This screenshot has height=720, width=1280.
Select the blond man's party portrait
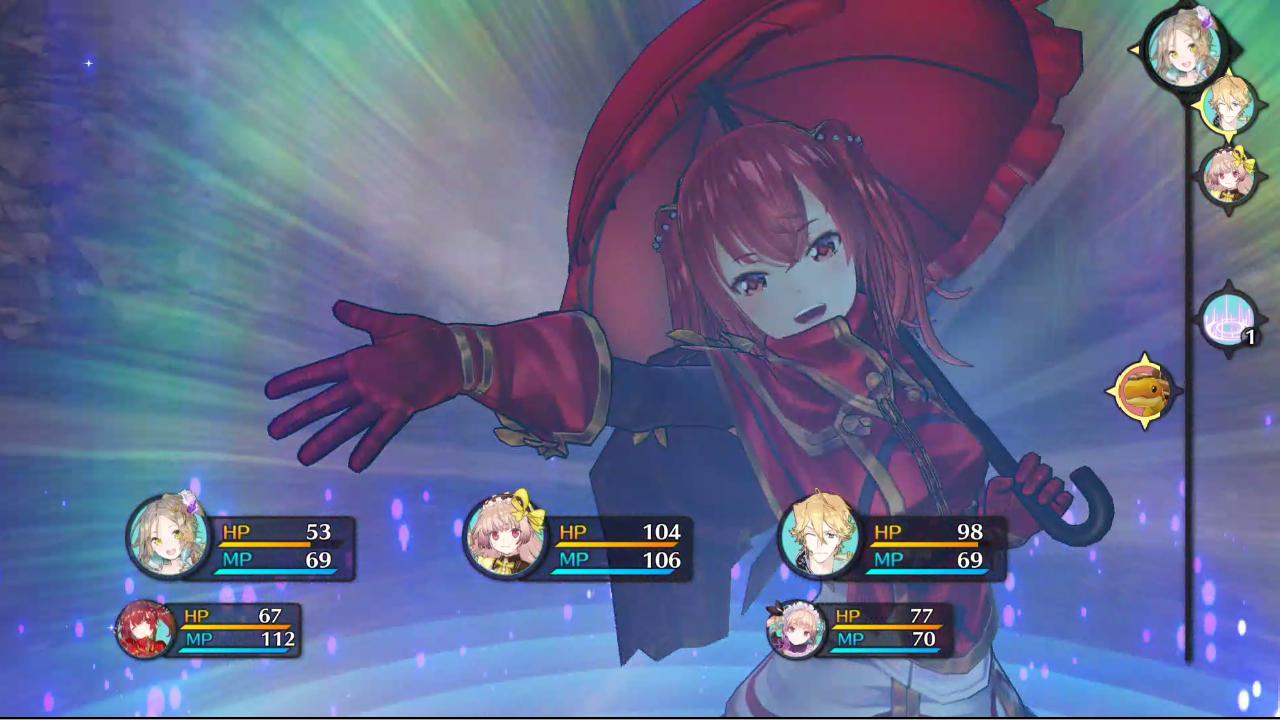820,537
